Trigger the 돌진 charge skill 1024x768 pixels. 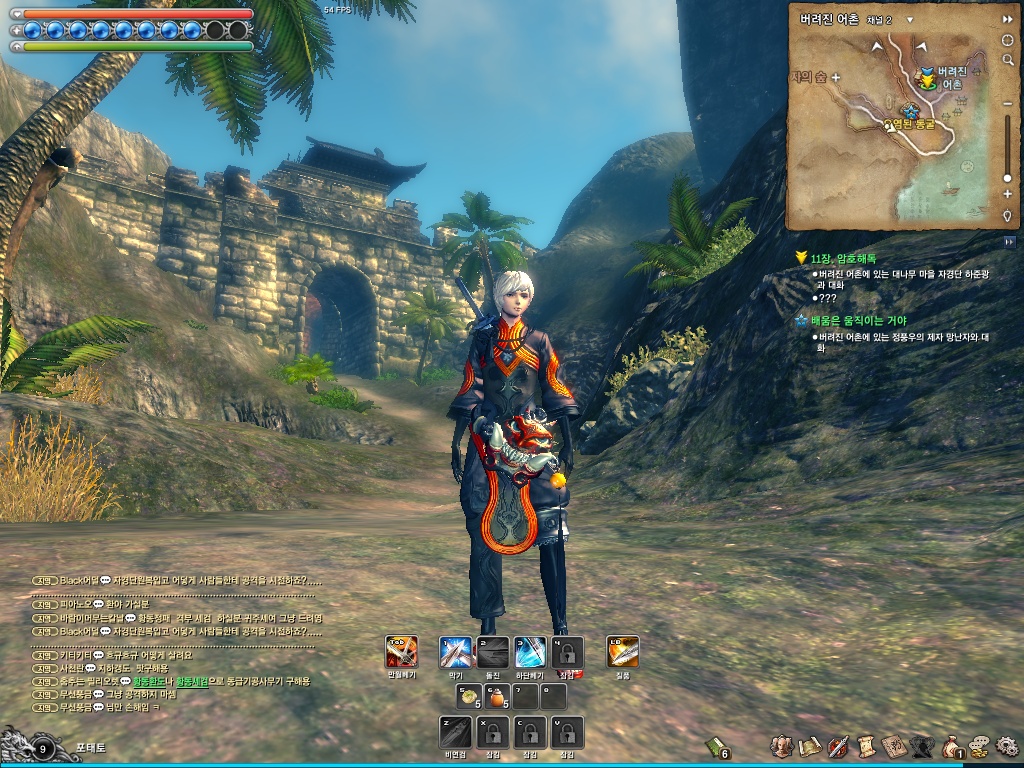(493, 652)
